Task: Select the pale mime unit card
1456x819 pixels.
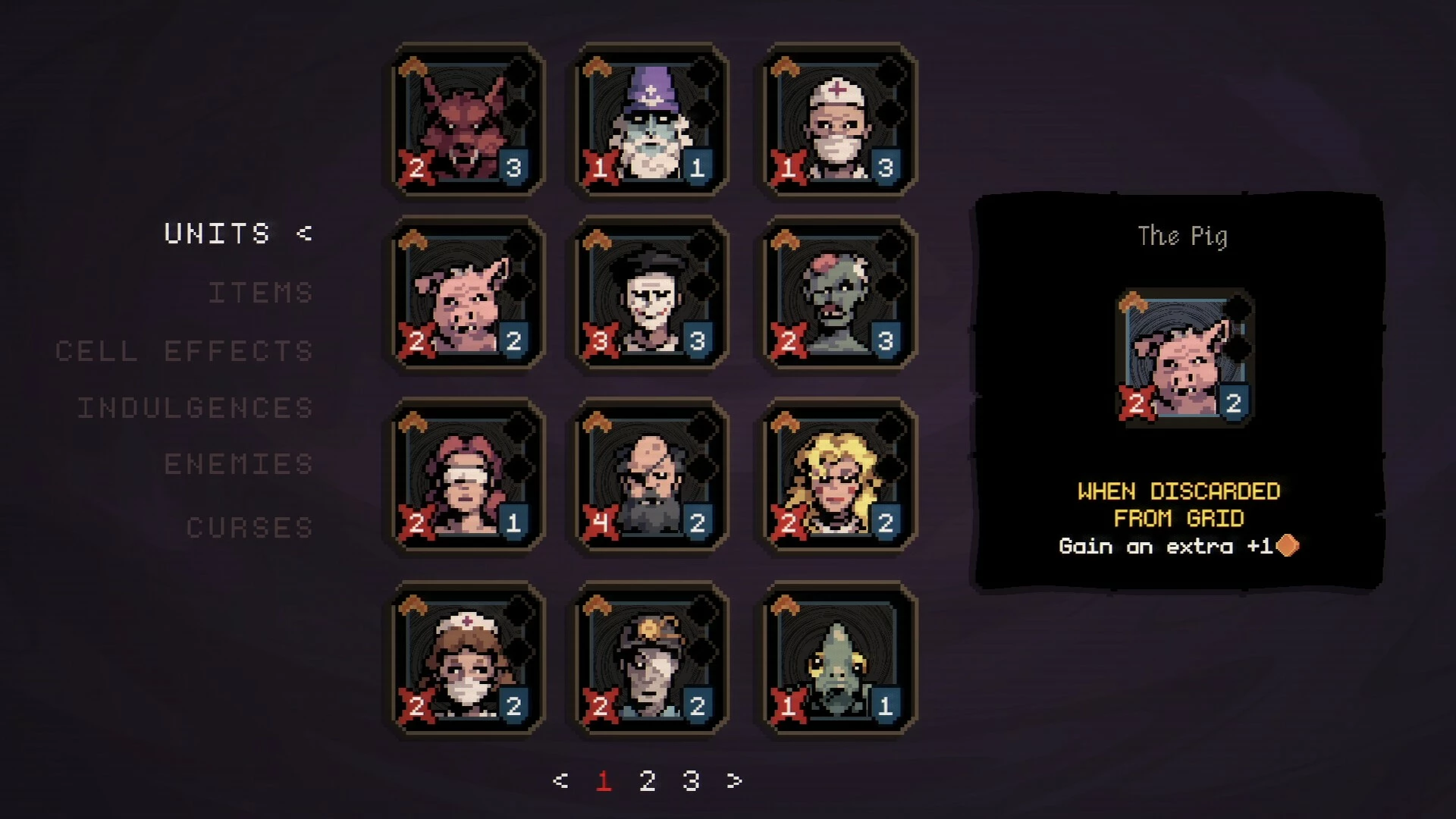Action: pos(651,295)
